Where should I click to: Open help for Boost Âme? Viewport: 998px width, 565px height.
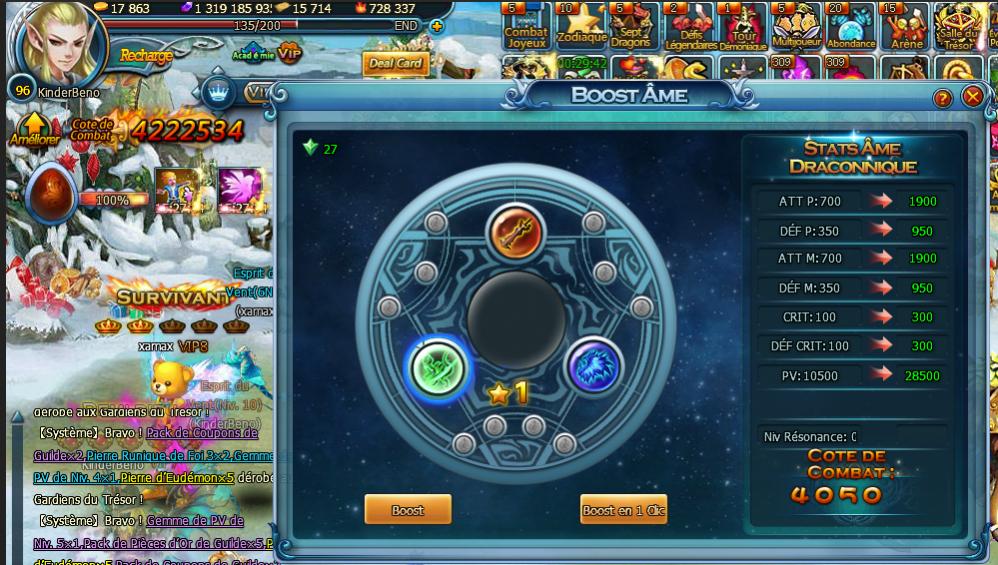pos(942,98)
